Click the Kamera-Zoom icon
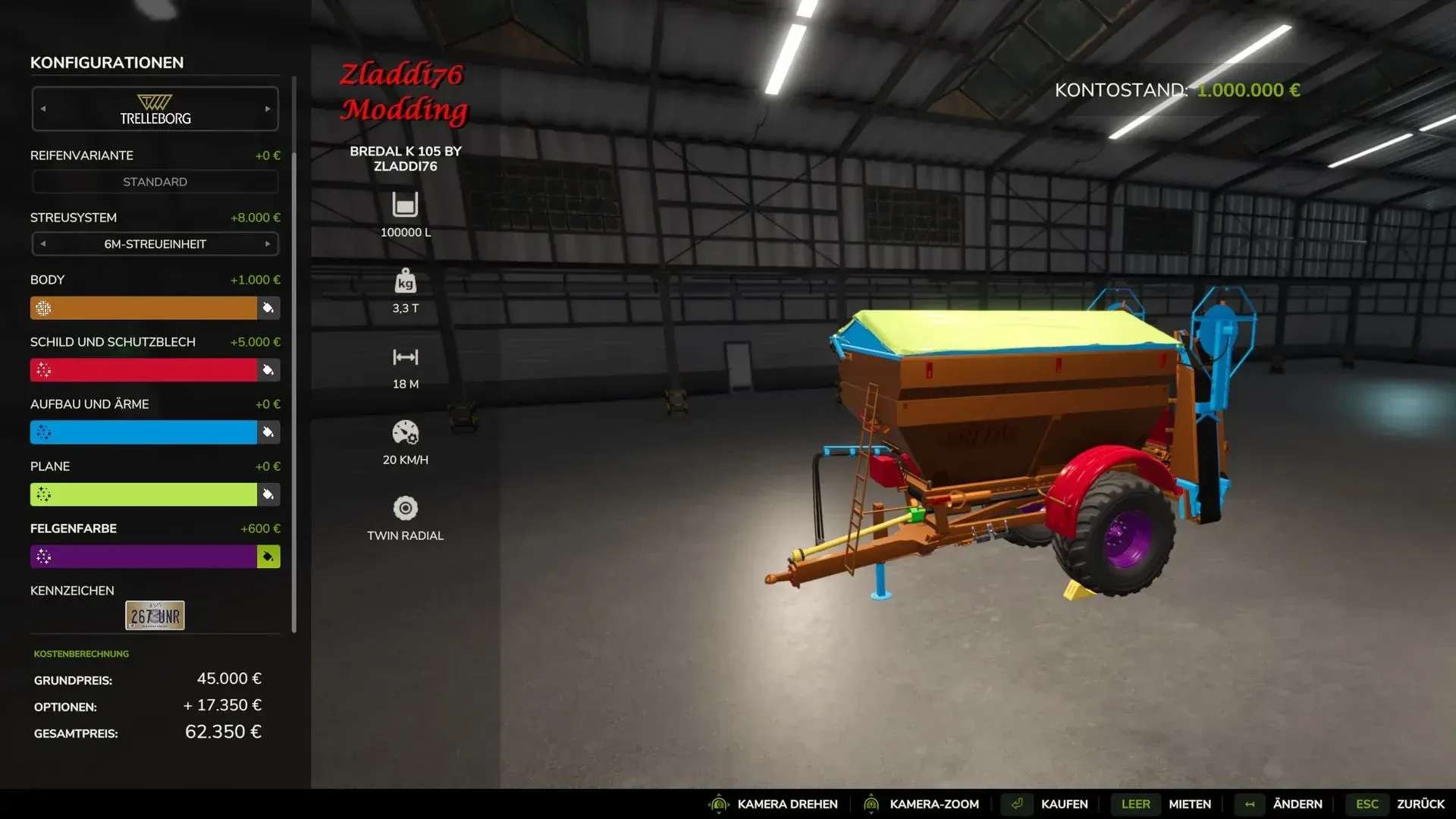This screenshot has width=1456, height=819. pyautogui.click(x=871, y=804)
